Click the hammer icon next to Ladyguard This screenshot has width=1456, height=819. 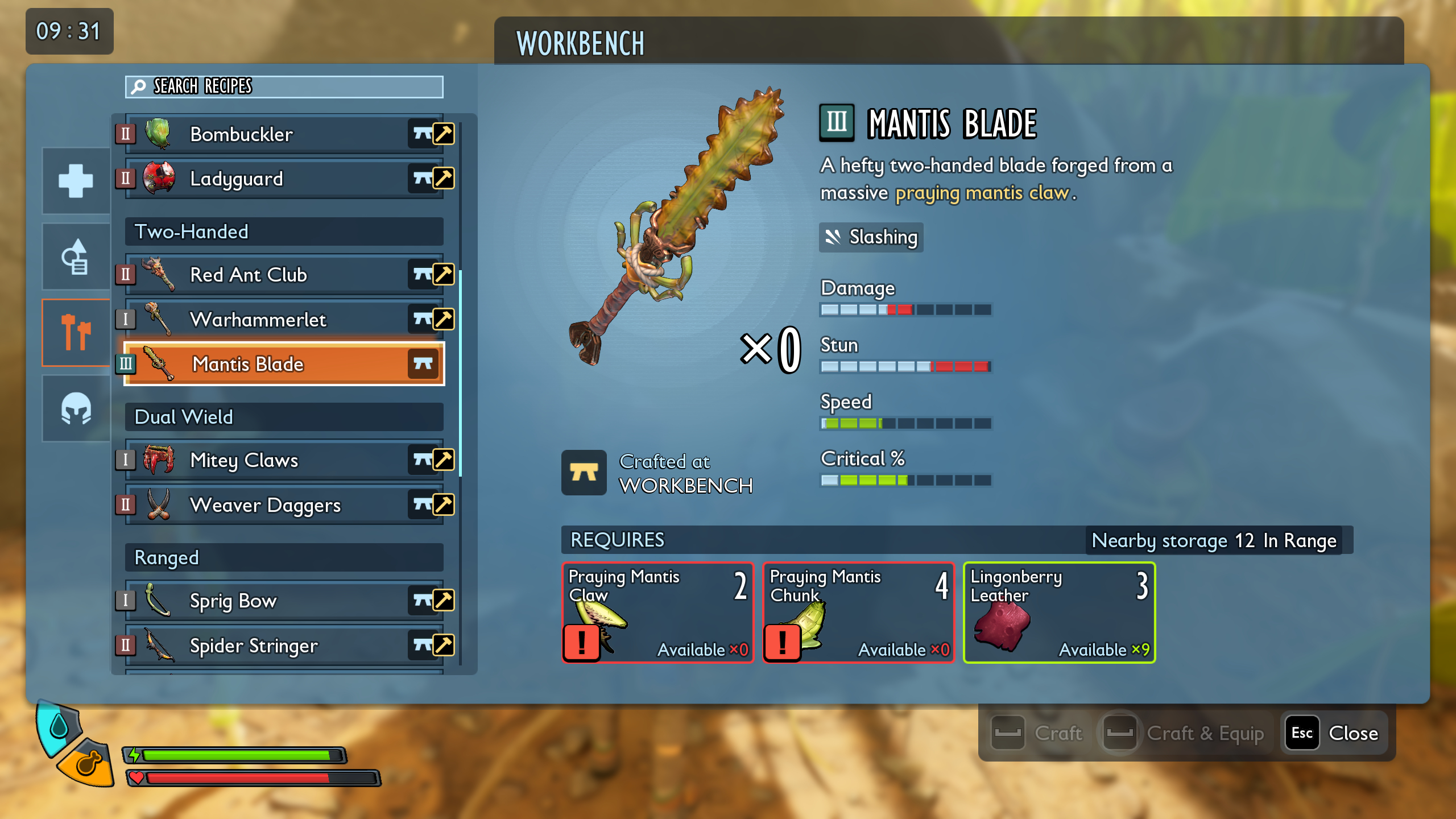[x=443, y=179]
